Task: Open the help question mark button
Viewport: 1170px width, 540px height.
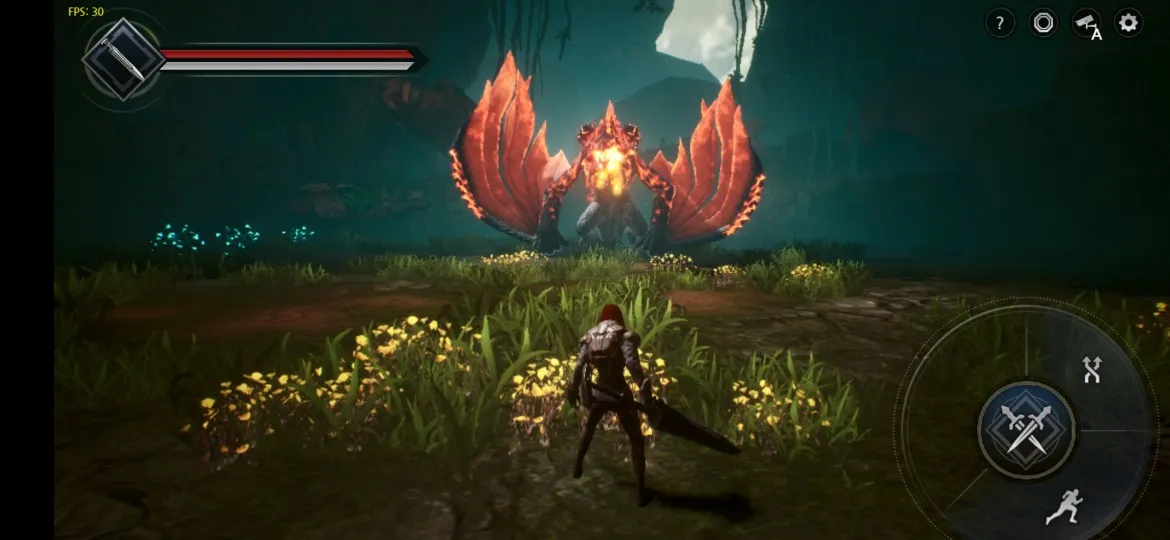Action: coord(1000,23)
